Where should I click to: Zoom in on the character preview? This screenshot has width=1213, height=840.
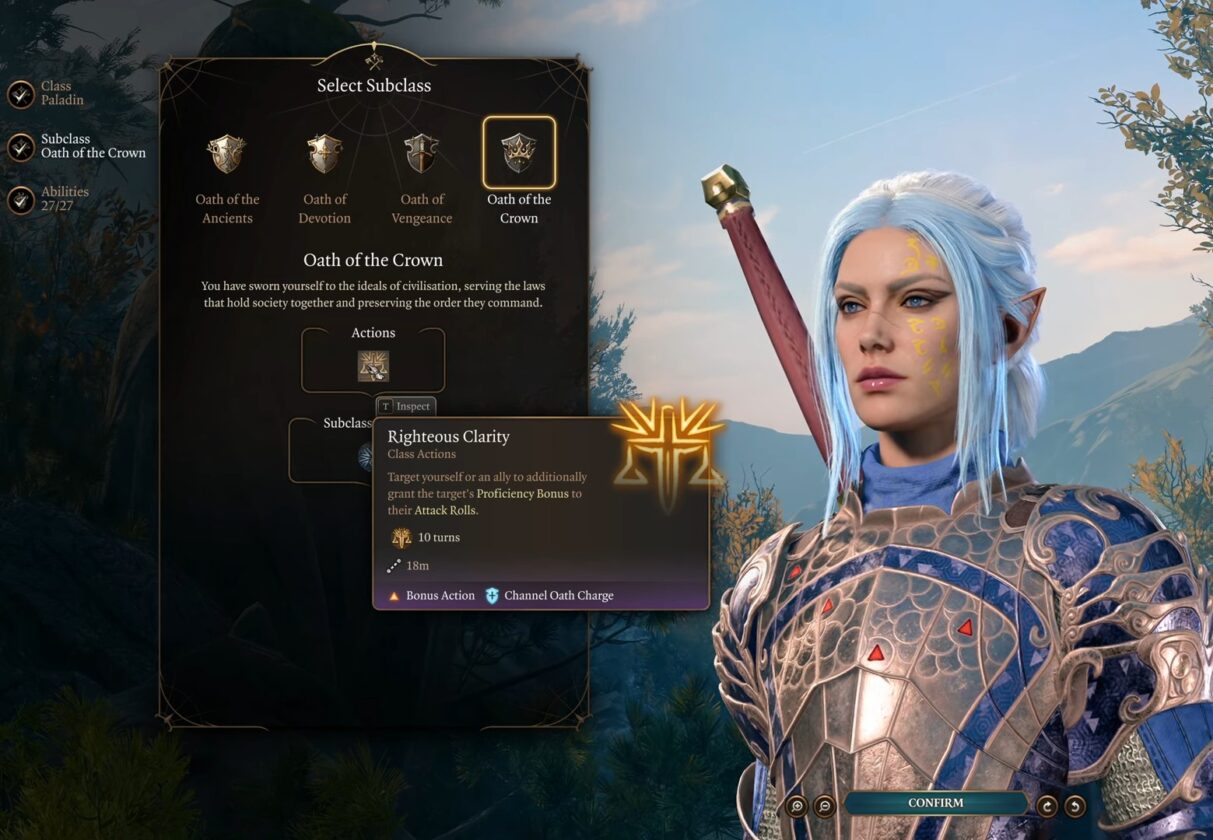click(797, 805)
